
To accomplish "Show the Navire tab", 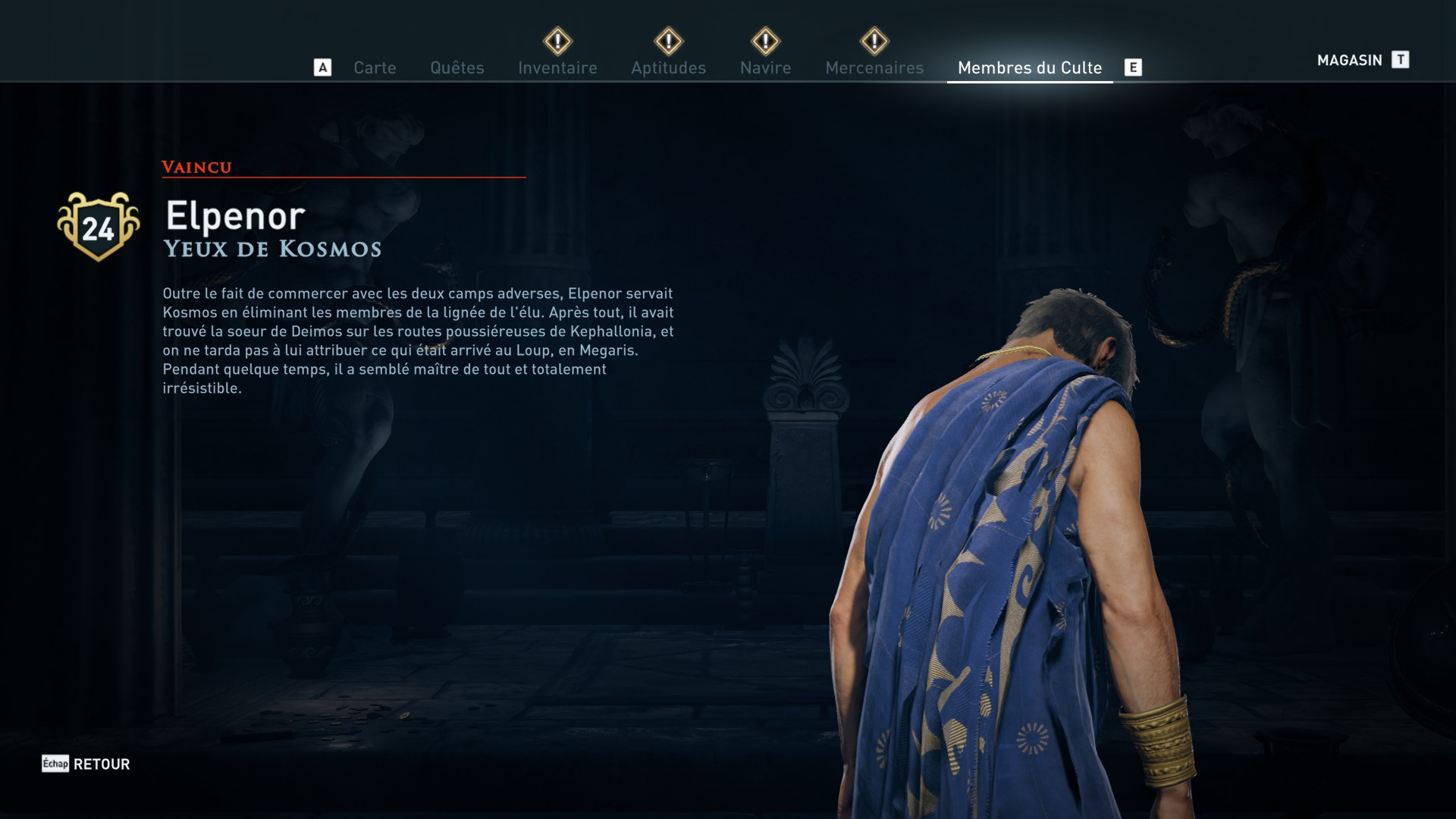I will pos(765,67).
